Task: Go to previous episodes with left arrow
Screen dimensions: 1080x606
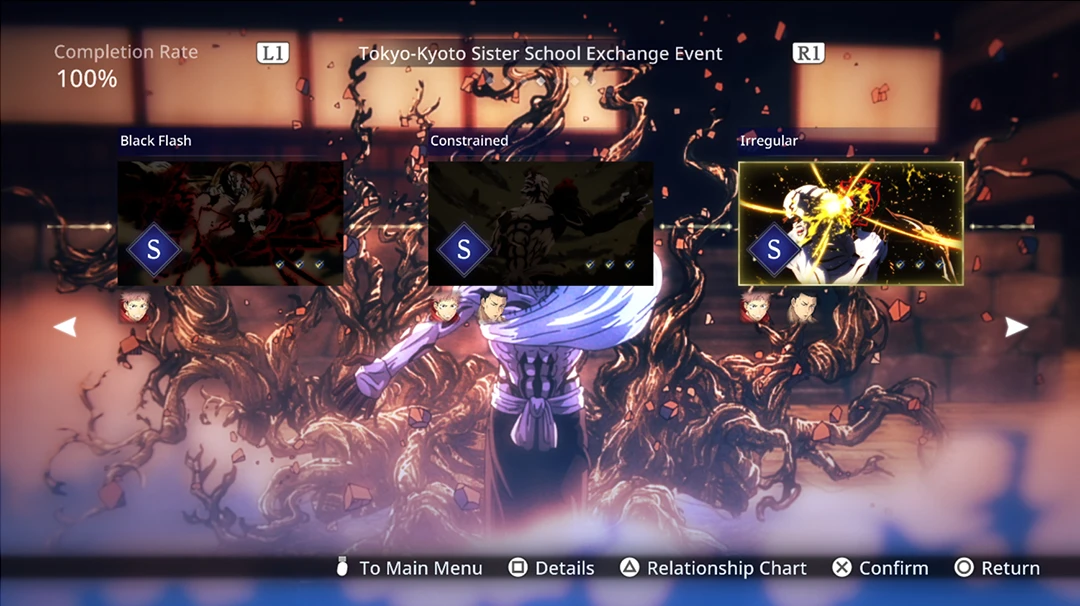Action: point(65,327)
